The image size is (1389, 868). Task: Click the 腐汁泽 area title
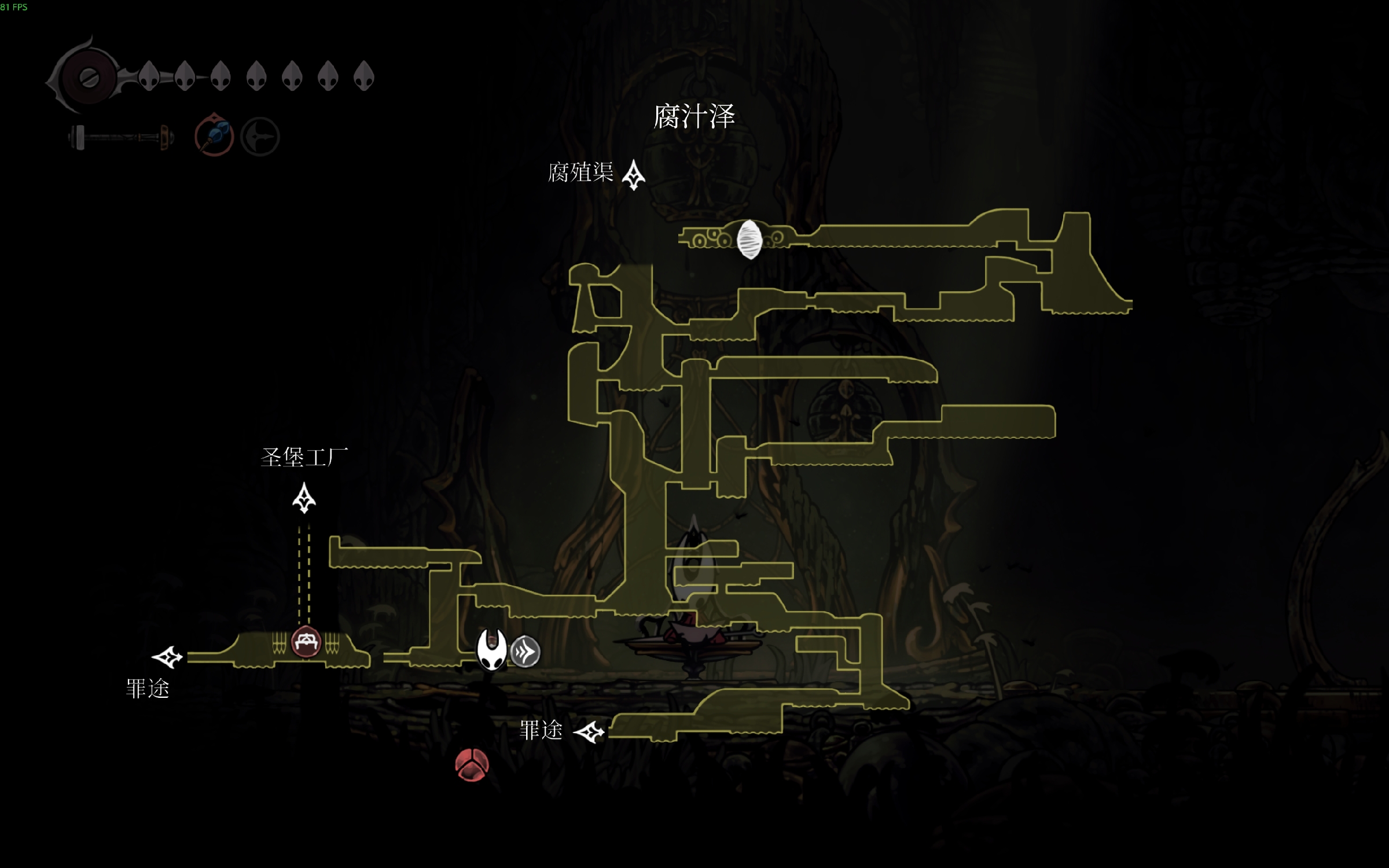[x=694, y=116]
